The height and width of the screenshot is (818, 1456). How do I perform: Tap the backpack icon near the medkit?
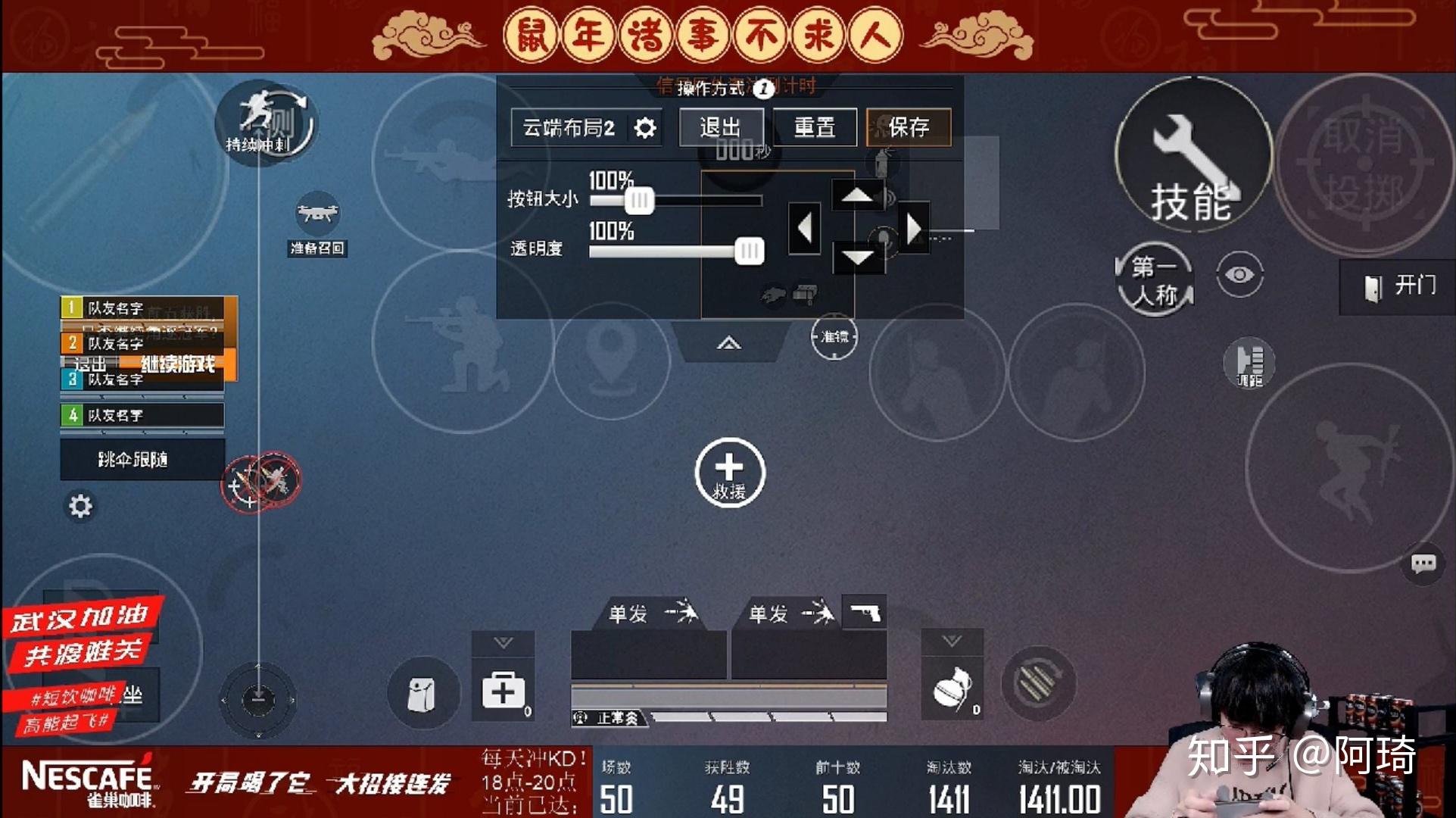coord(422,689)
